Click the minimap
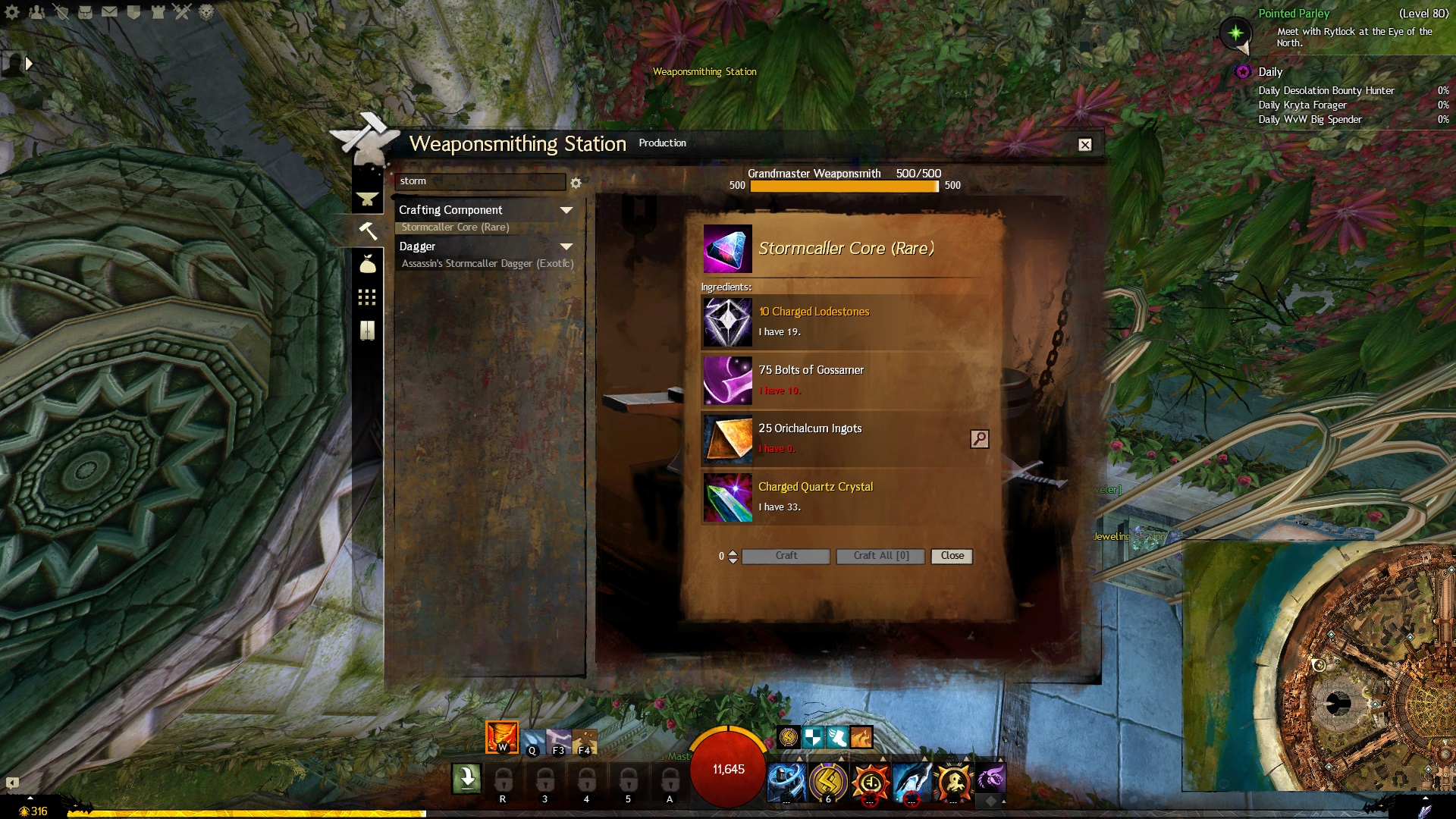Viewport: 1456px width, 819px height. [x=1319, y=667]
